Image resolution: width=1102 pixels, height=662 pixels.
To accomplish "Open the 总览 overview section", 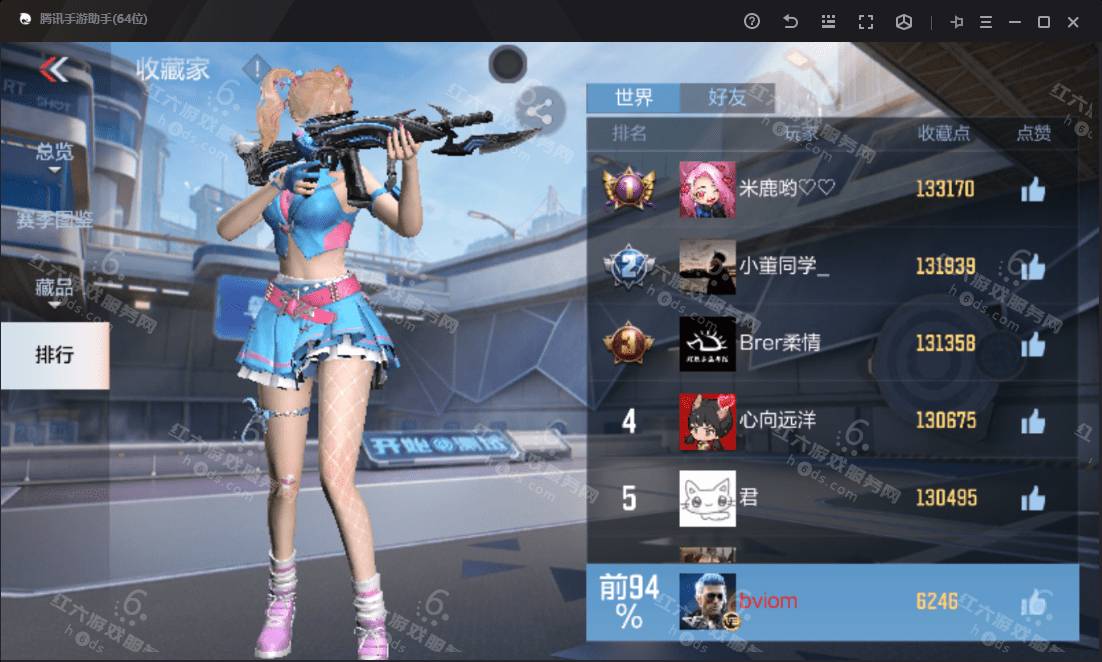I will pyautogui.click(x=54, y=152).
